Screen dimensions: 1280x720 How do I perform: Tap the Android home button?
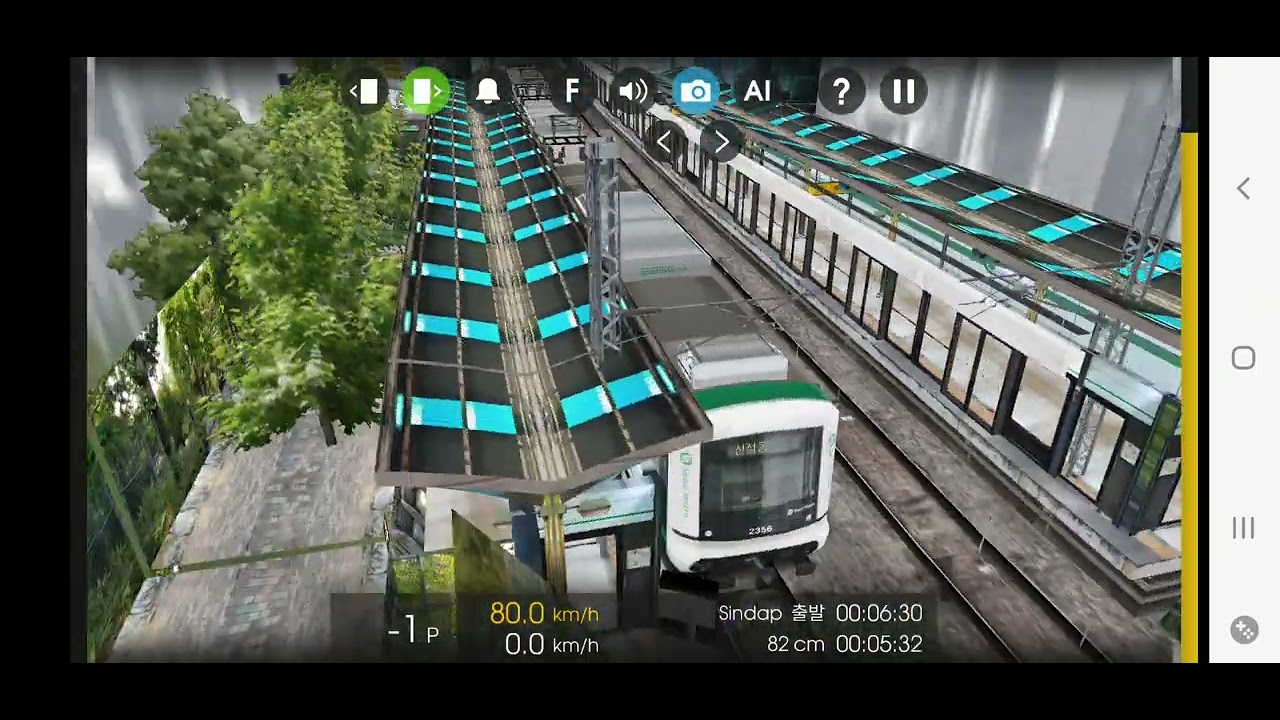coord(1243,358)
